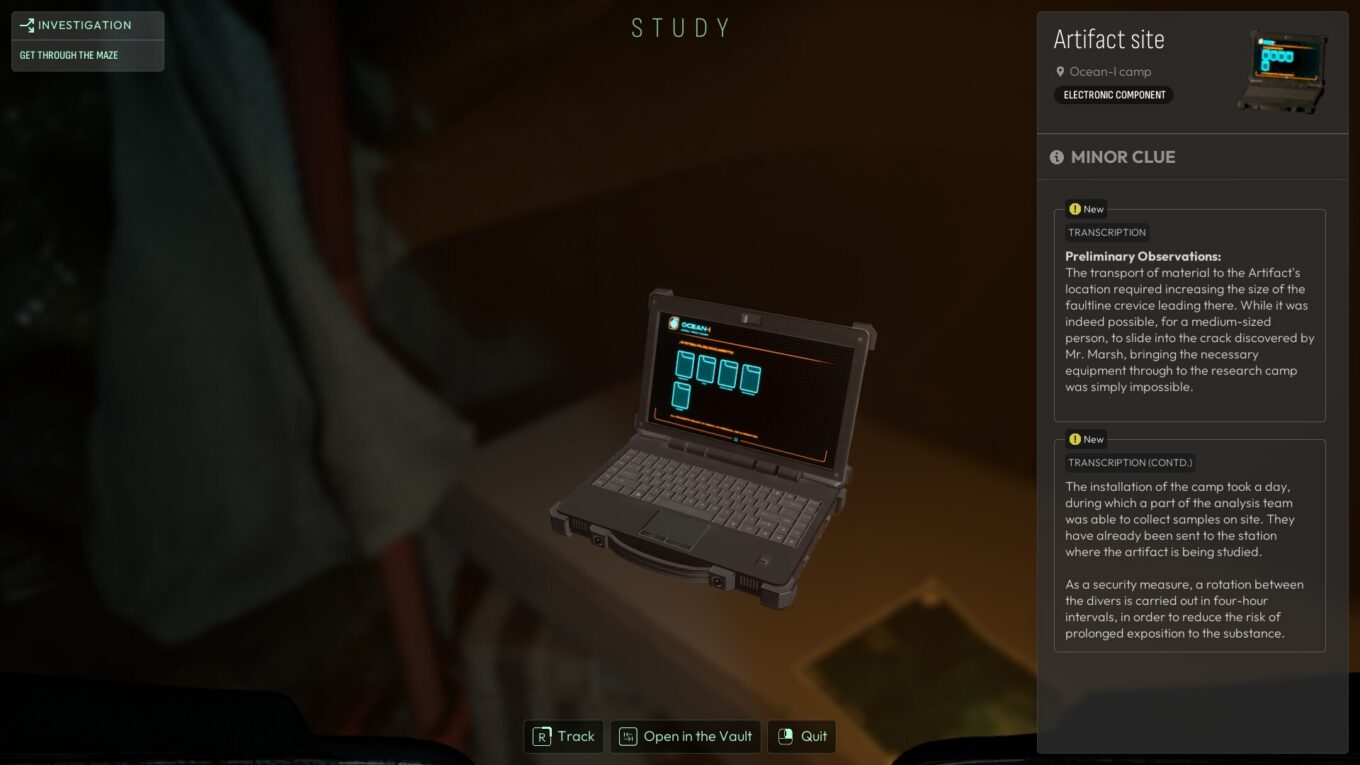Open the Investigation objective tracker
This screenshot has width=1360, height=765.
tap(87, 26)
